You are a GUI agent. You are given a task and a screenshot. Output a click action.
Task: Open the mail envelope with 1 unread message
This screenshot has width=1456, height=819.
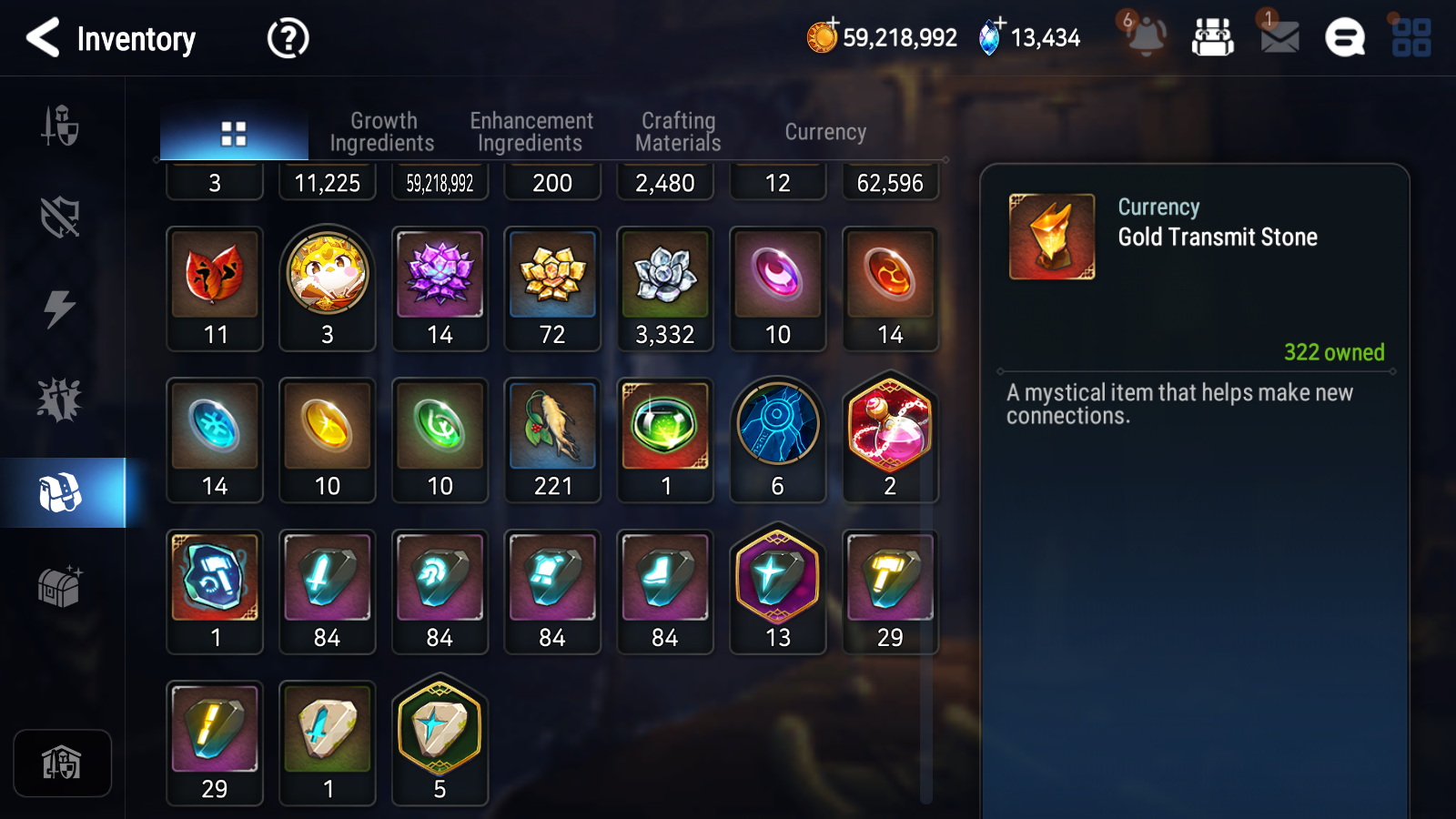[x=1277, y=38]
